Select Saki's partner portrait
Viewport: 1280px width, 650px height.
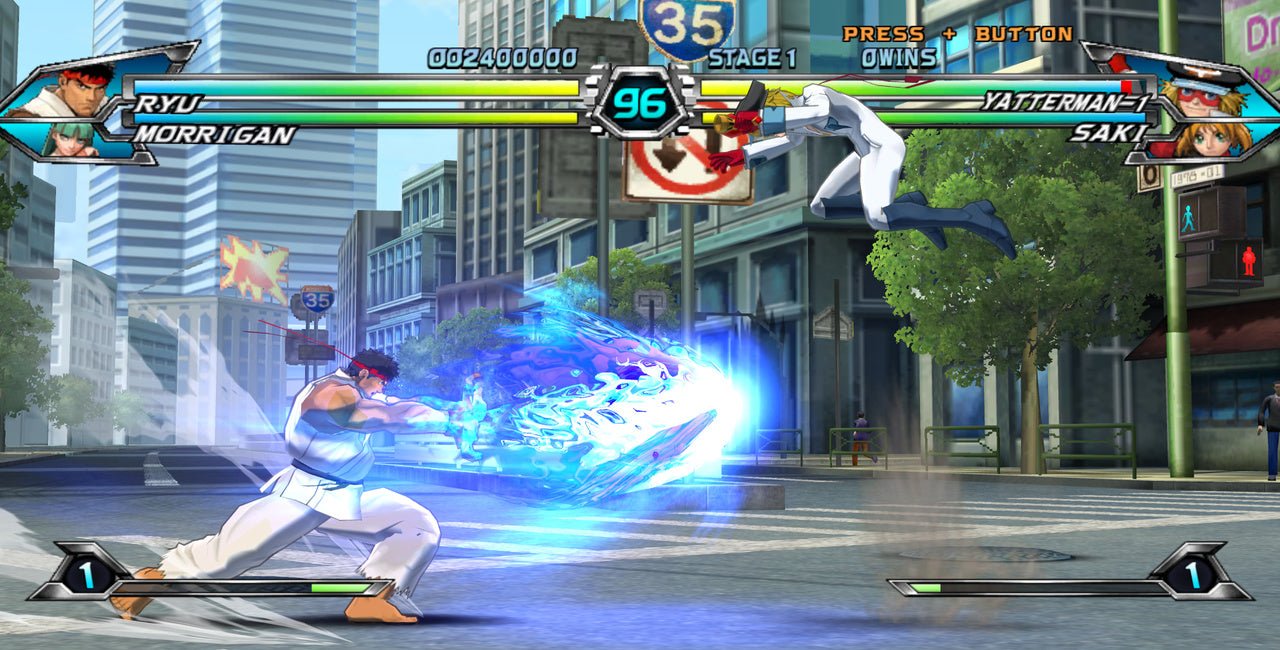1205,138
